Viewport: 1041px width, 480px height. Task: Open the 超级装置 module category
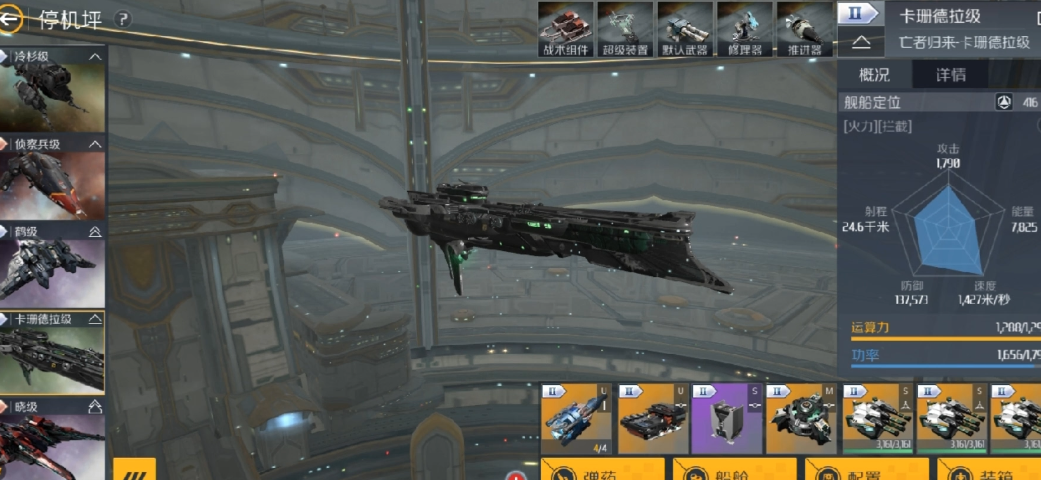pyautogui.click(x=625, y=28)
